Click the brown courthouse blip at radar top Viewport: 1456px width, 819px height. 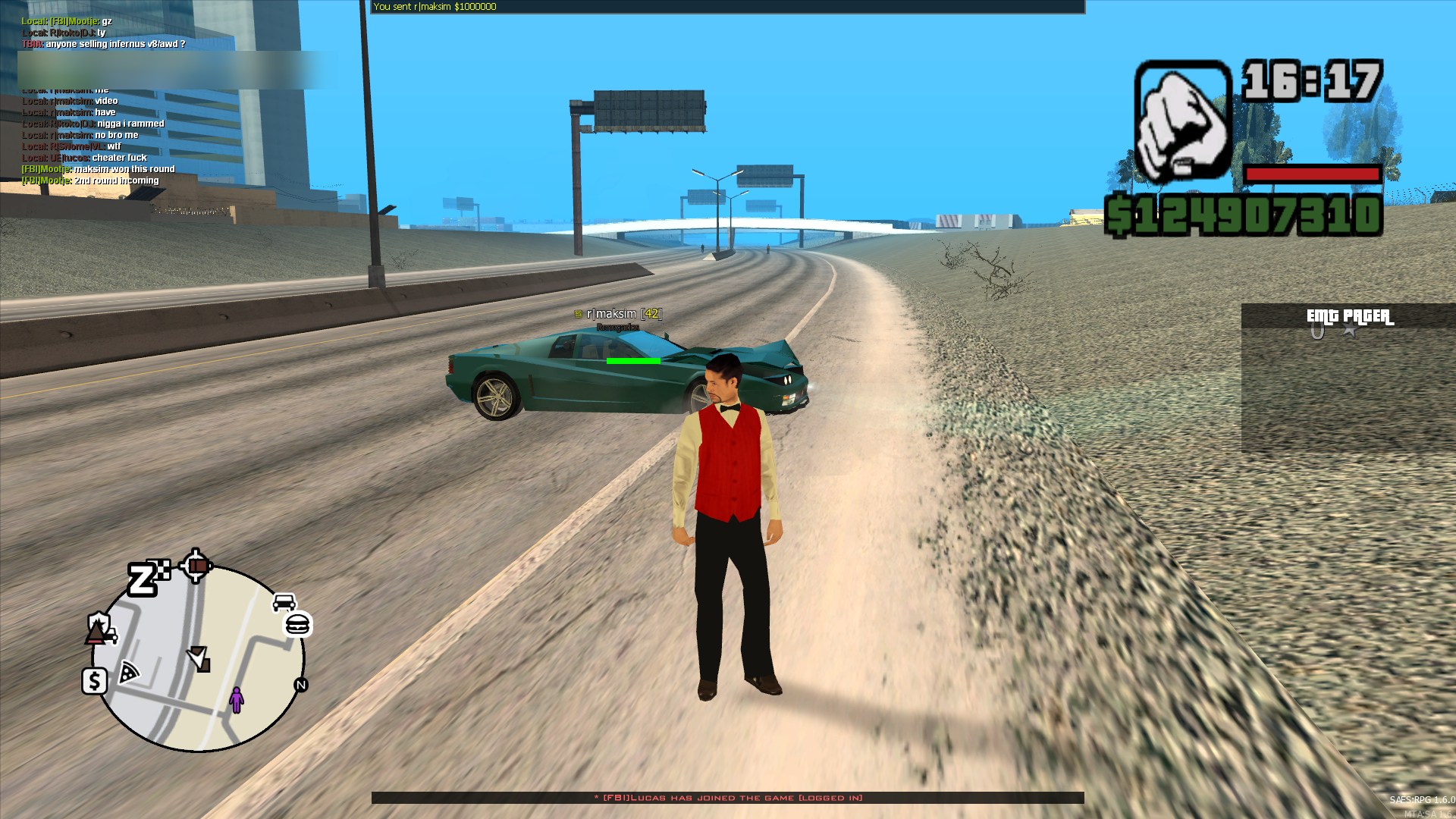click(197, 566)
